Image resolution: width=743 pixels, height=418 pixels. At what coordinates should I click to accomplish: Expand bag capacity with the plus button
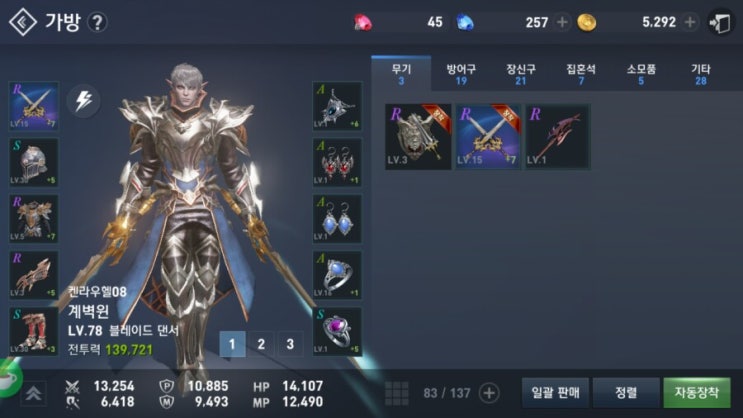coord(489,392)
